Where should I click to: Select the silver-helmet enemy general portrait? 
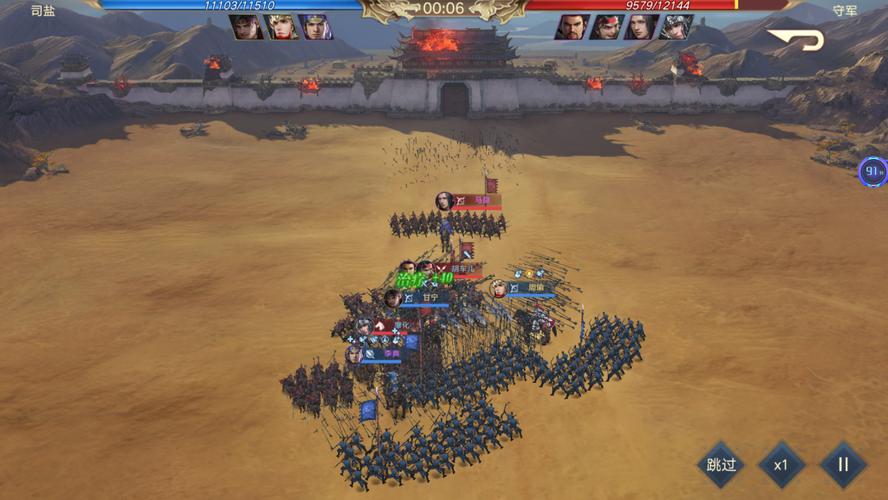tap(676, 27)
